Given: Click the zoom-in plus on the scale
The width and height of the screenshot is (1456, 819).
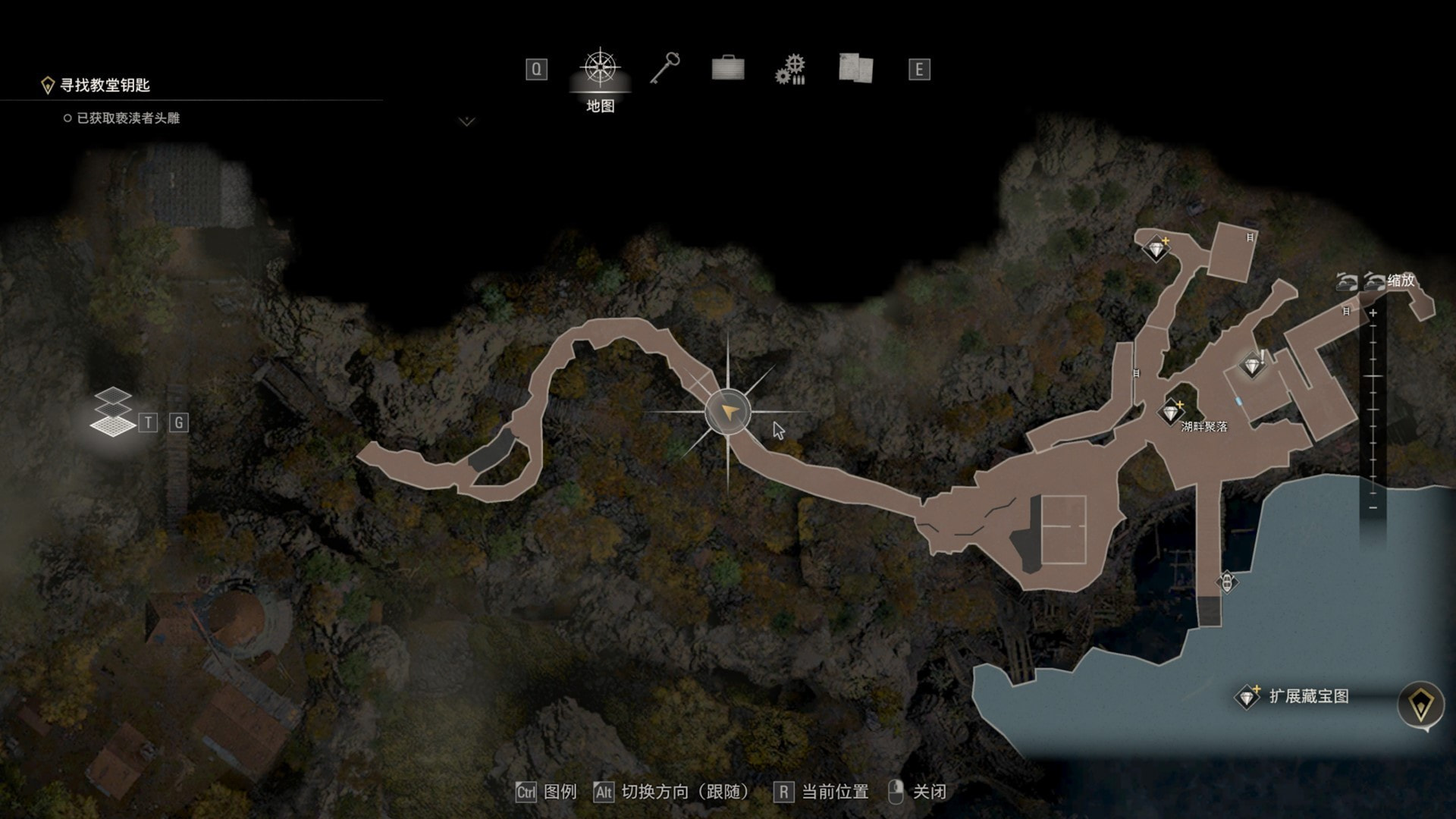Looking at the screenshot, I should [x=1373, y=313].
